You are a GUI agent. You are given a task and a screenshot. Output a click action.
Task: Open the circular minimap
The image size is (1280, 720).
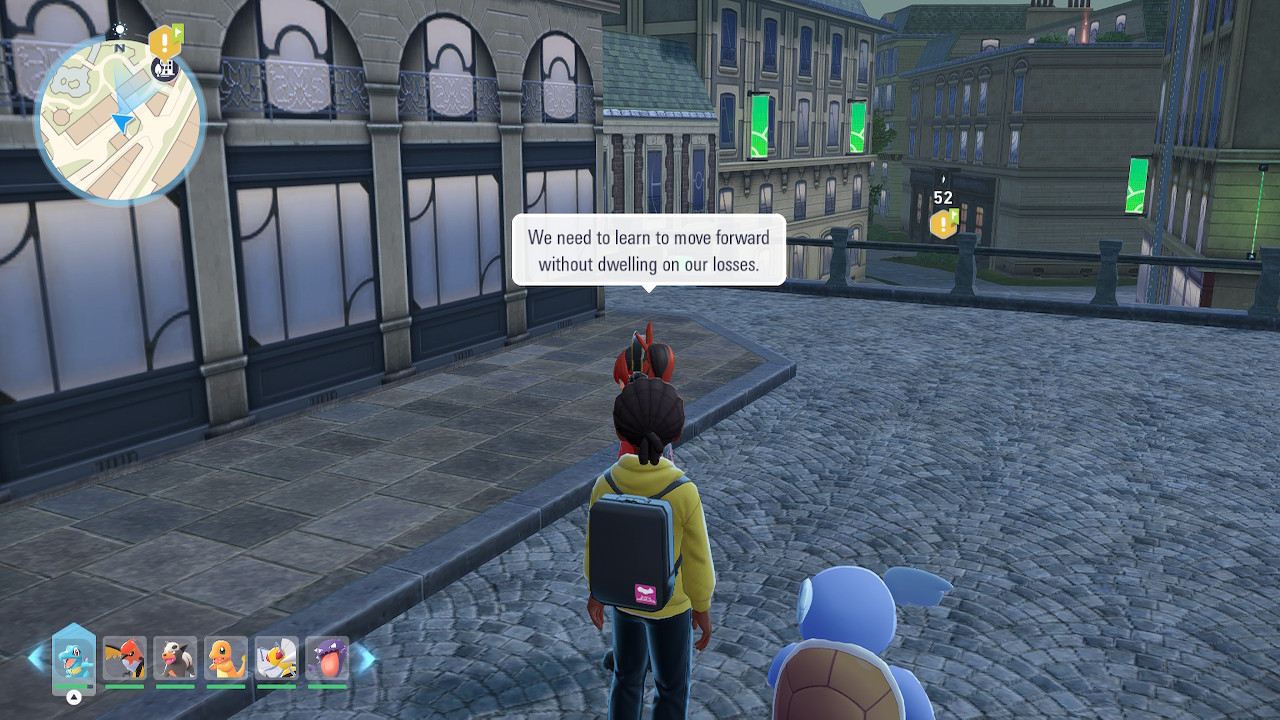(119, 122)
